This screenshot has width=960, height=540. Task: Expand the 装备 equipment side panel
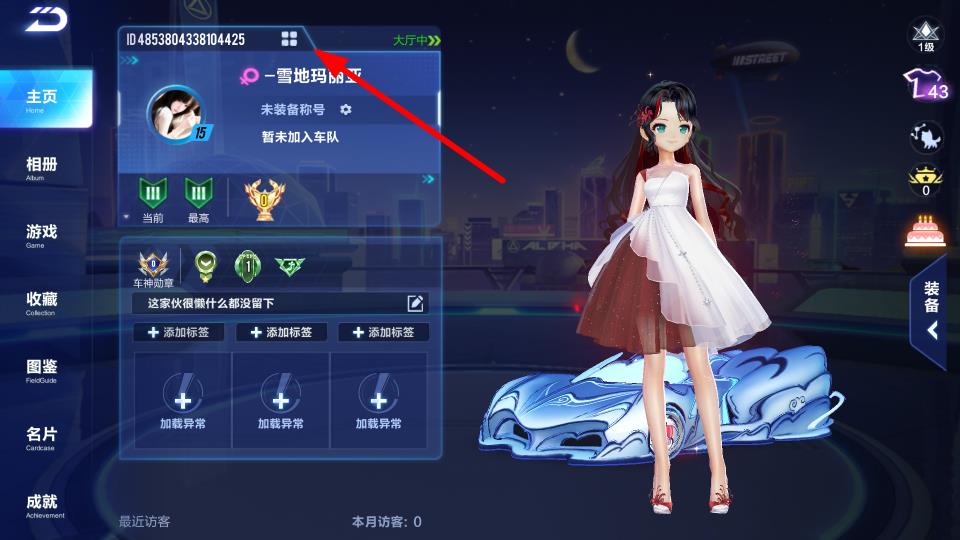930,310
